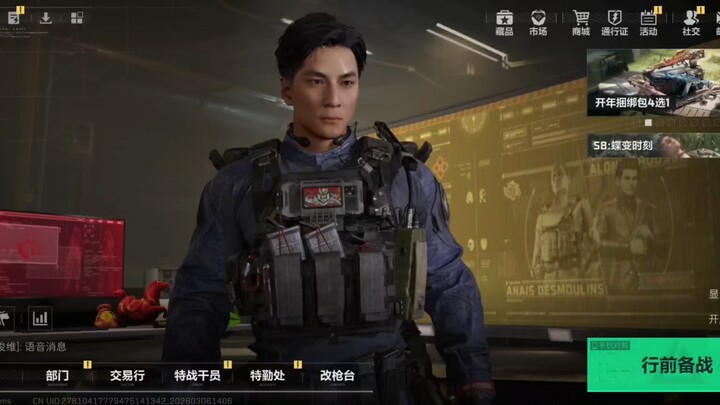Open the bar chart stats icon
Viewport: 720px width, 405px height.
[x=41, y=318]
